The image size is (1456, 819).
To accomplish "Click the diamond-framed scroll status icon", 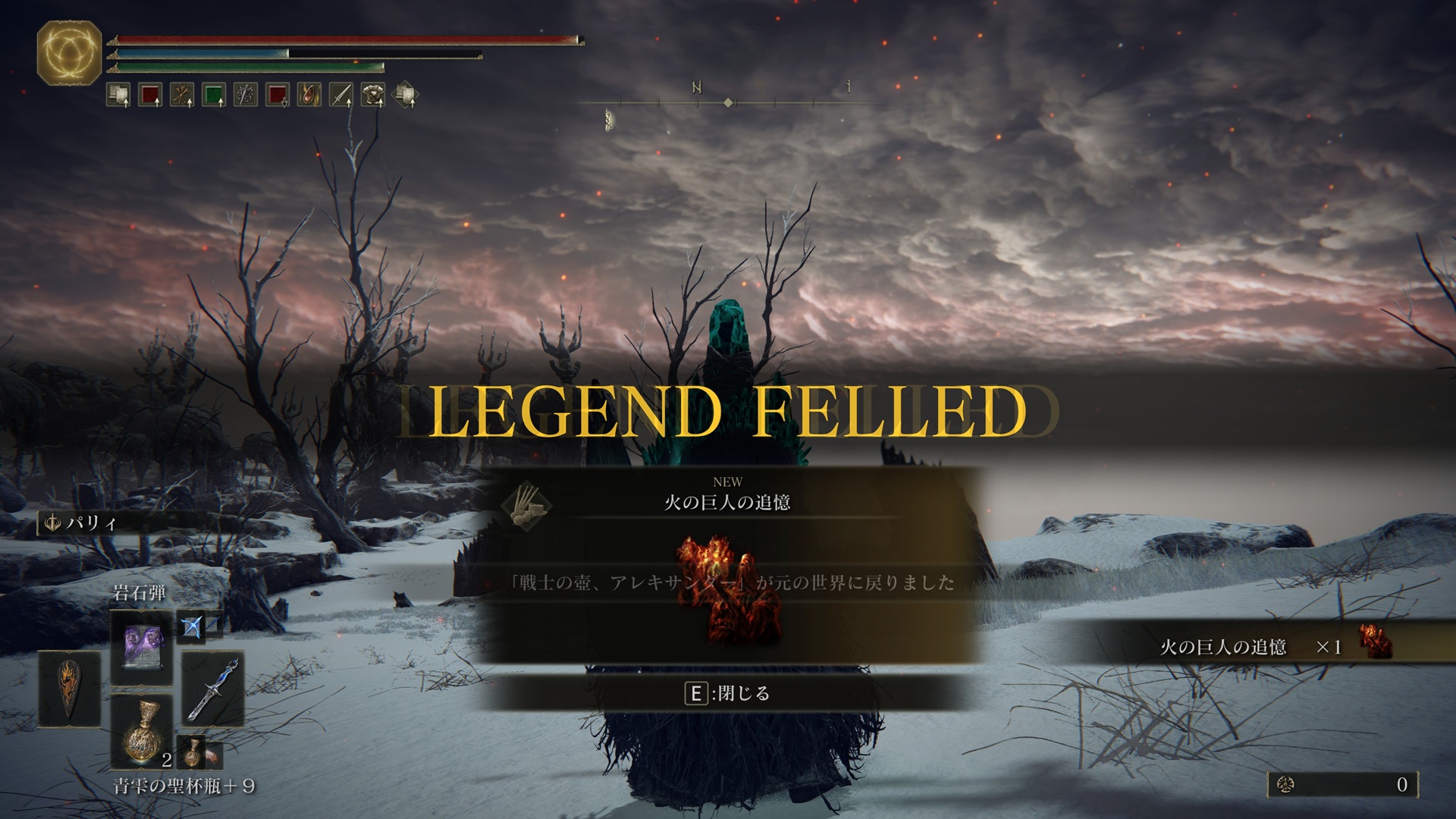I will pyautogui.click(x=406, y=95).
